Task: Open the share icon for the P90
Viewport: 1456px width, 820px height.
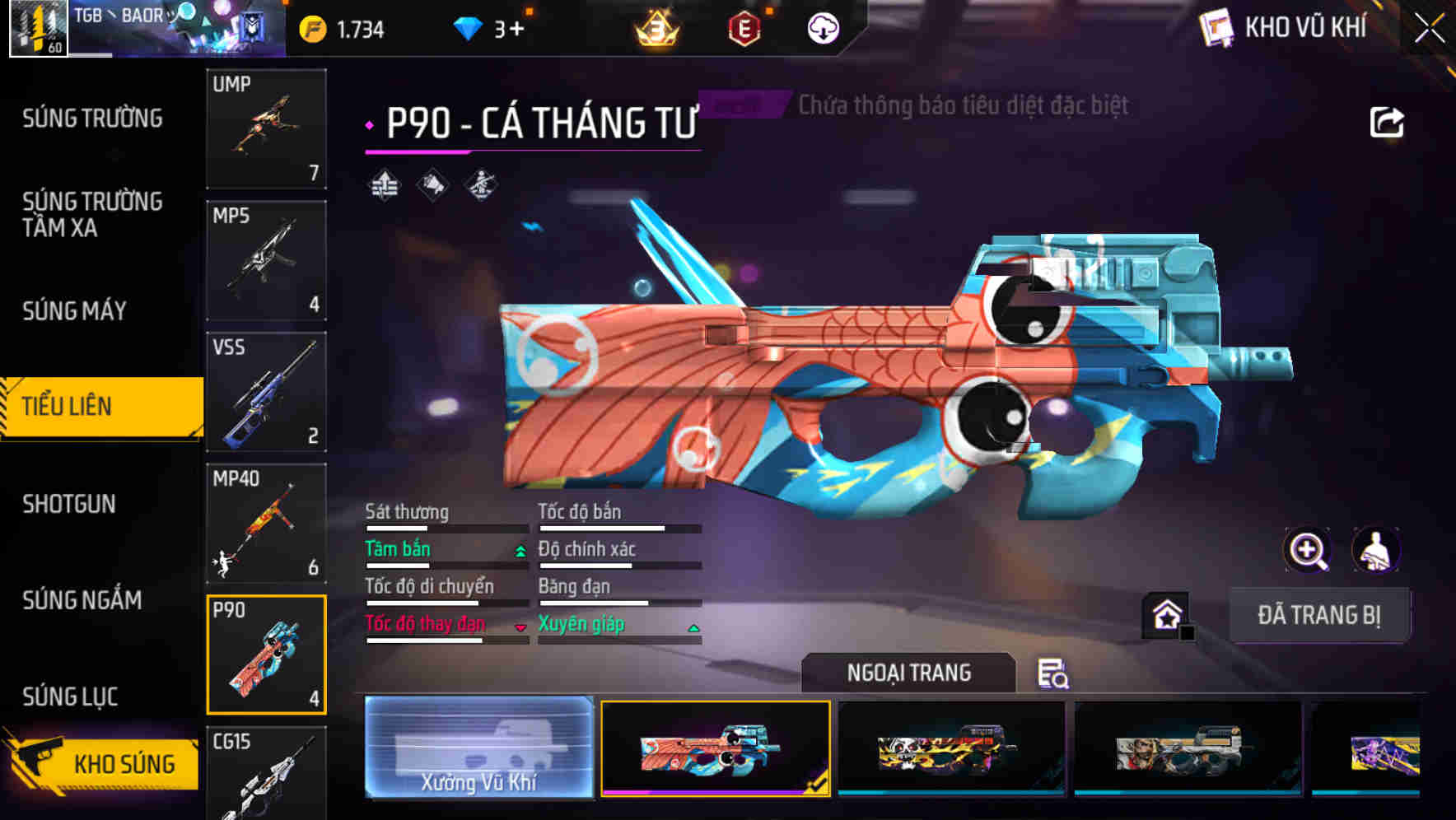Action: click(1388, 121)
